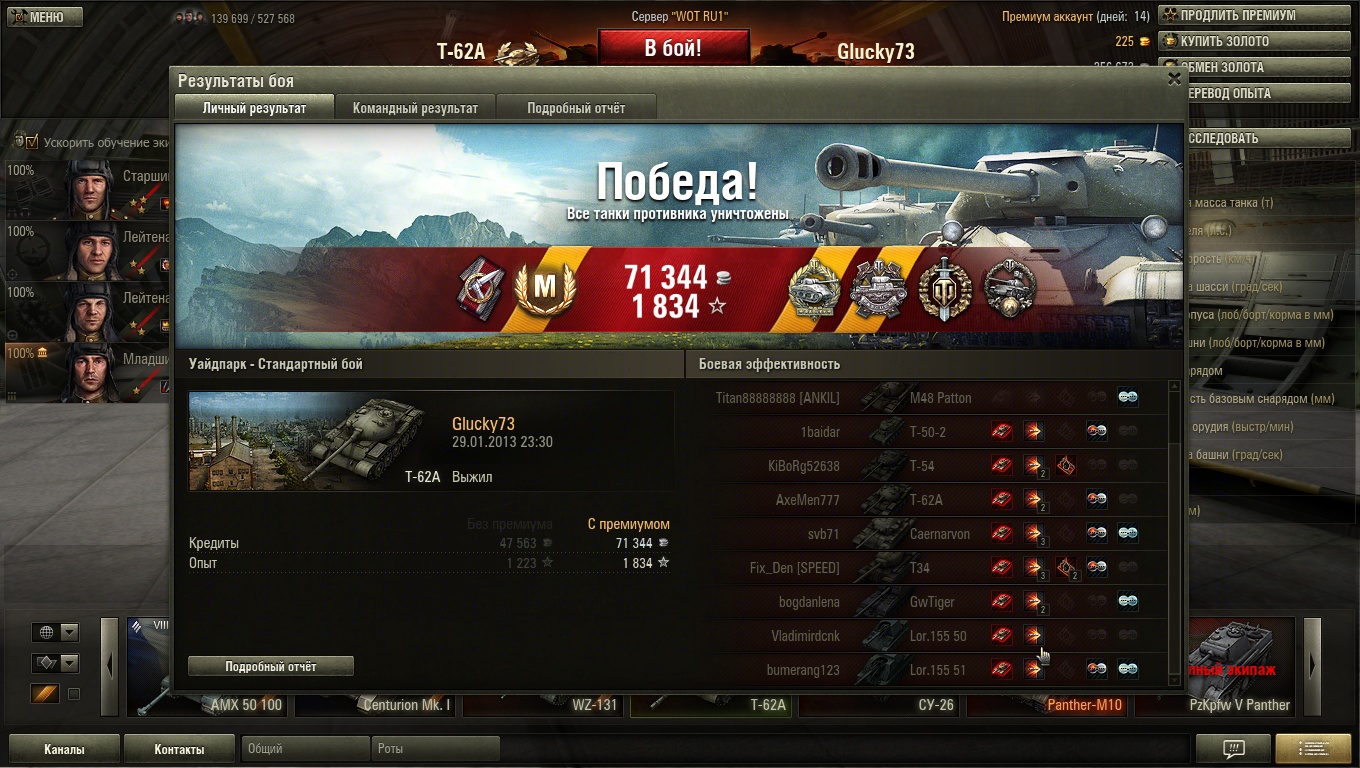Start battle with В бой! button

pos(673,48)
